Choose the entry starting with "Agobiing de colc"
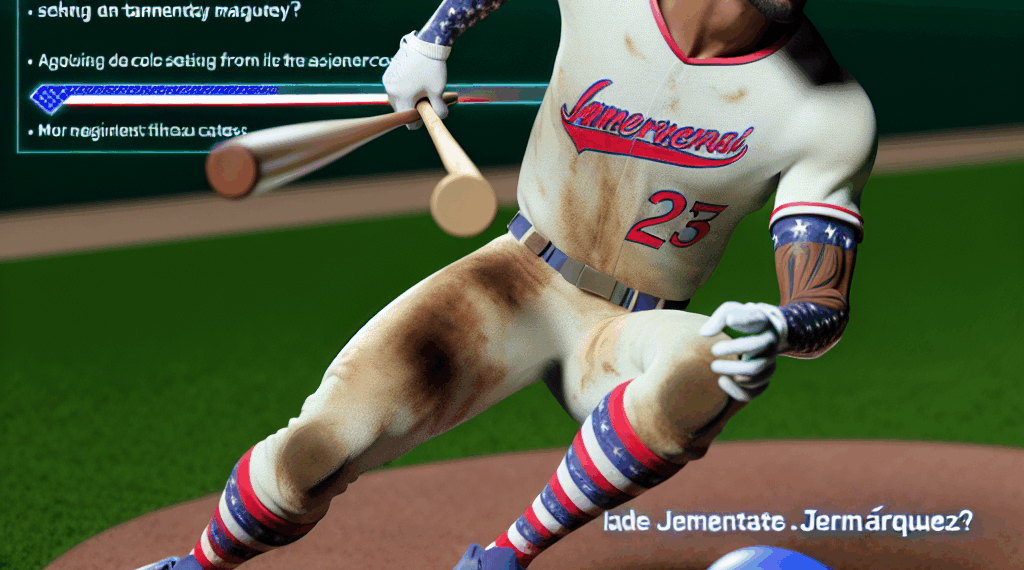Viewport: 1024px width, 570px height. [210, 61]
